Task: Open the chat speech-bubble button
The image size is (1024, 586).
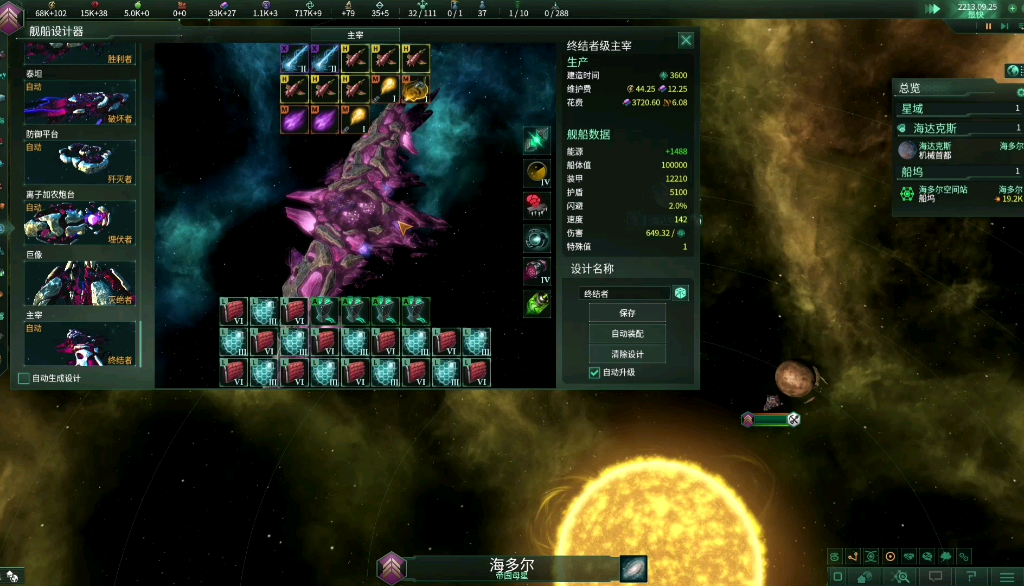Action: point(936,576)
